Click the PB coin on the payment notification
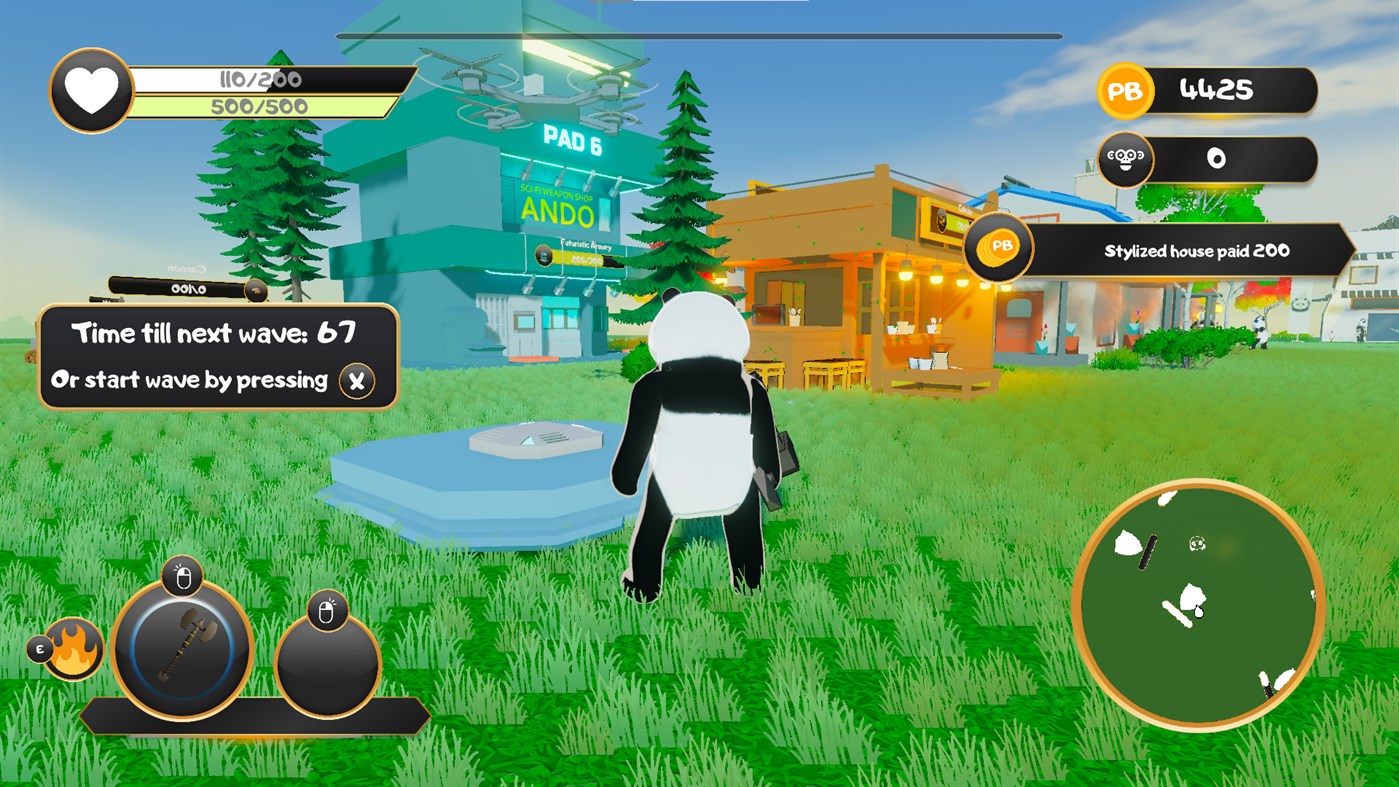1399x787 pixels. (x=998, y=247)
